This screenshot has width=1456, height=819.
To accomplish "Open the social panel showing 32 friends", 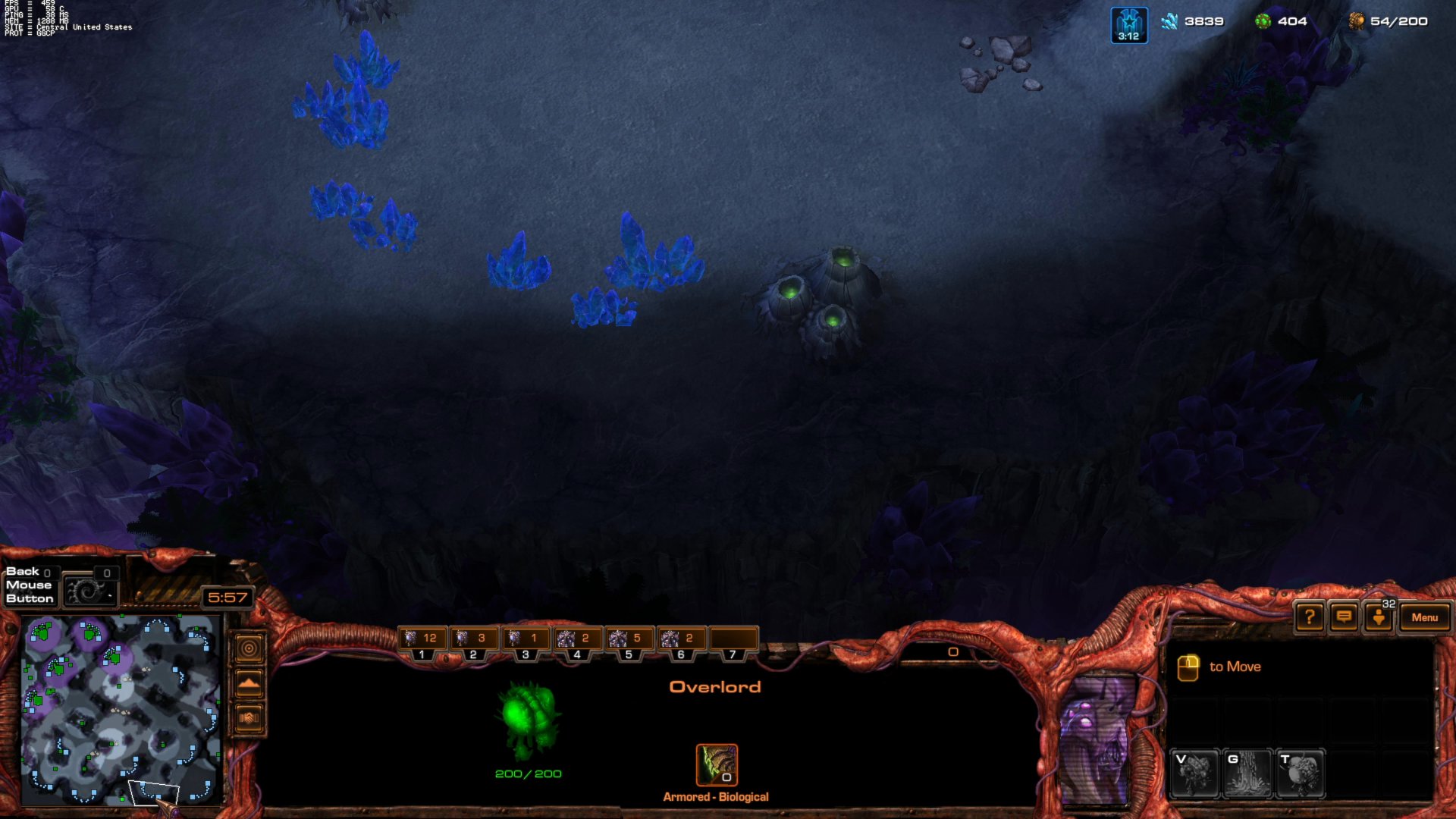I will coord(1379,617).
